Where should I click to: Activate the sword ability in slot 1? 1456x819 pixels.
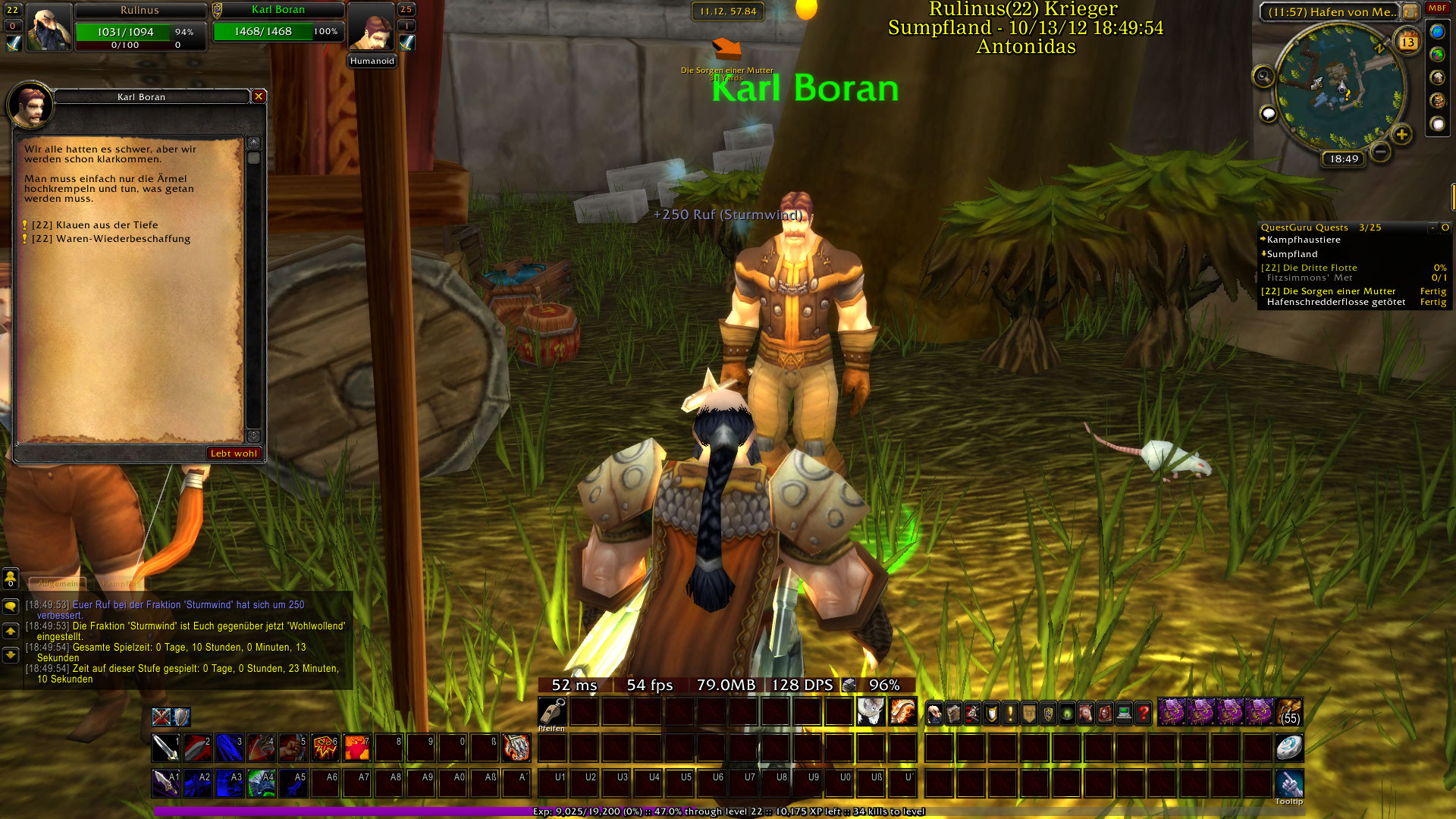pos(165,748)
